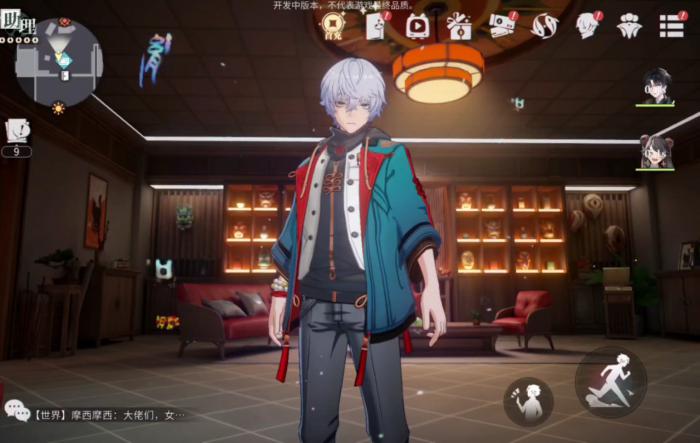The width and height of the screenshot is (700, 443).
Task: Open the gift box rewards icon
Action: tap(459, 26)
